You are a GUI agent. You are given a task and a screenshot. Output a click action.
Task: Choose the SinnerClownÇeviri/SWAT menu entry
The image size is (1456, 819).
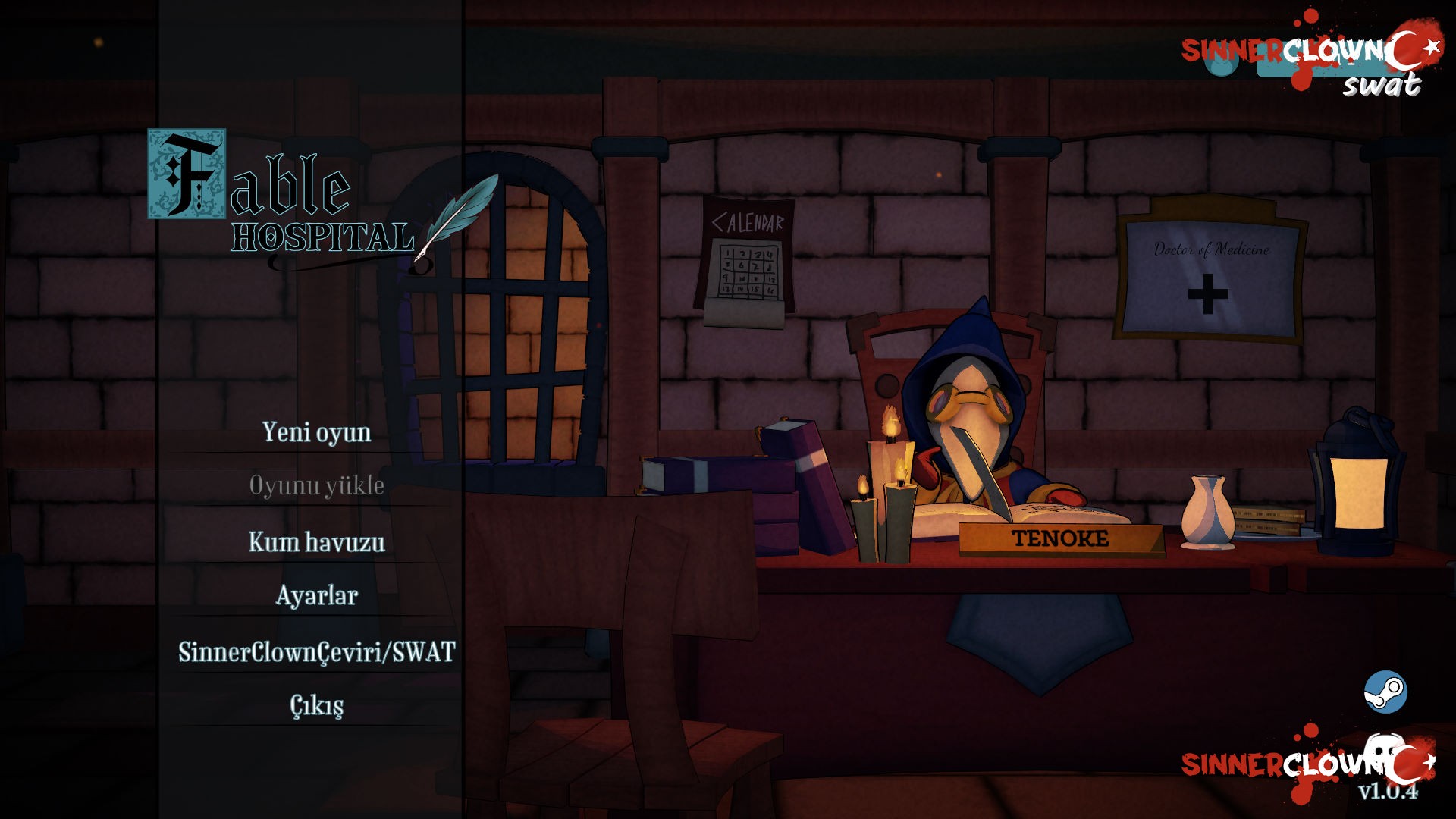(x=316, y=652)
